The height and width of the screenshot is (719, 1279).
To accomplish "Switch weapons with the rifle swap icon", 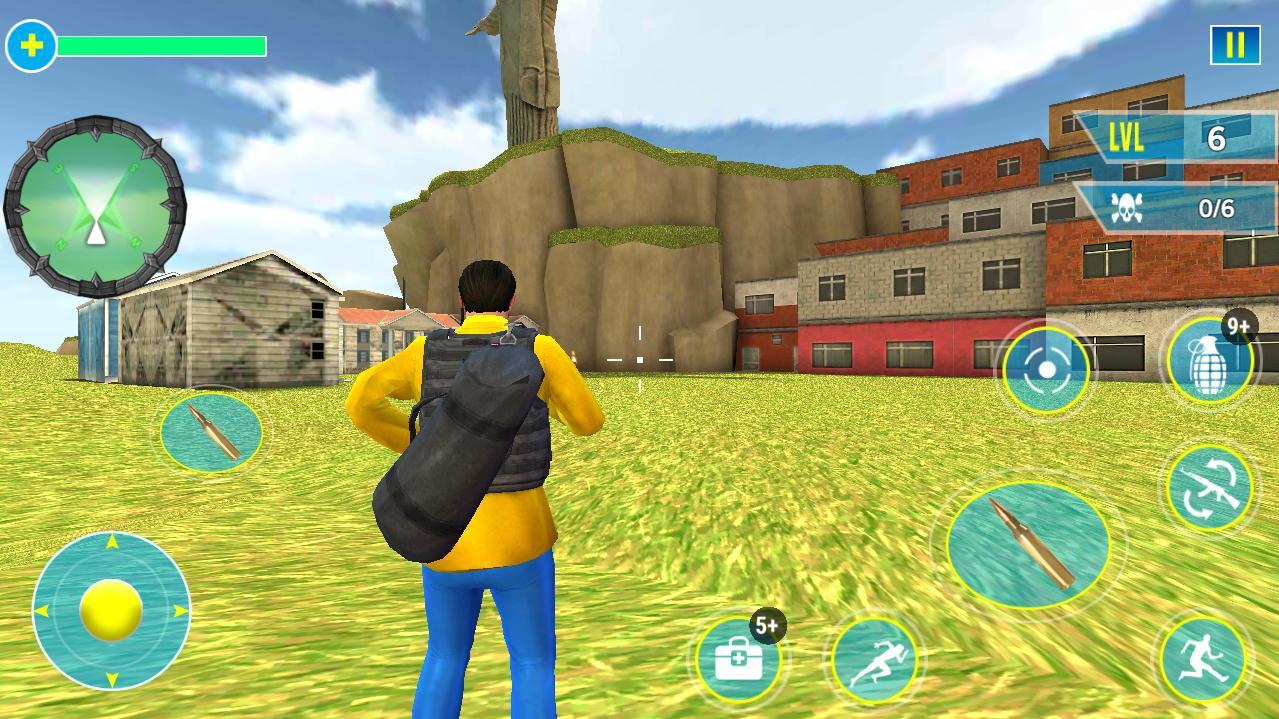I will [x=1211, y=487].
